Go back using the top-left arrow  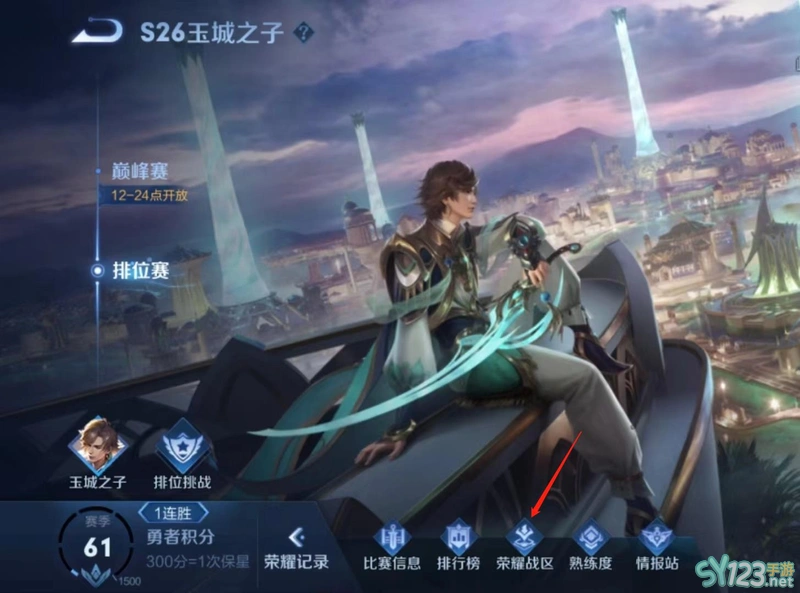[x=97, y=31]
